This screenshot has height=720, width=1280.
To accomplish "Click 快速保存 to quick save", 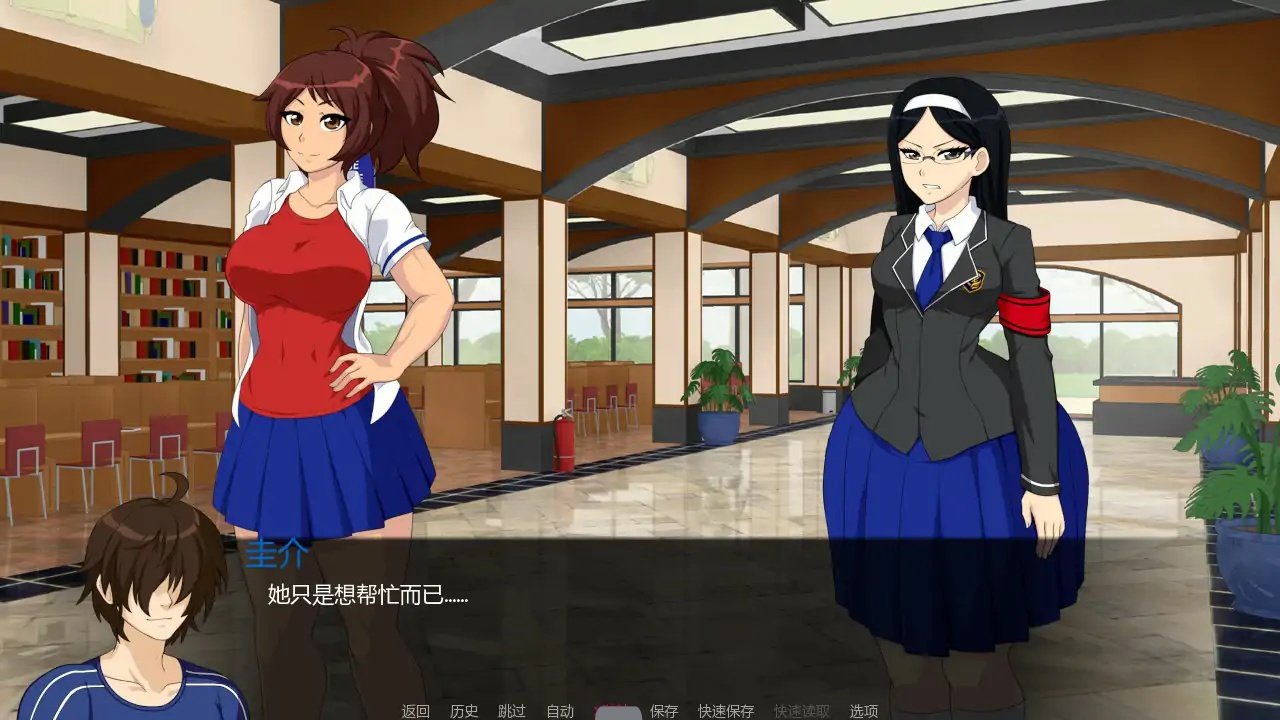I will (725, 708).
